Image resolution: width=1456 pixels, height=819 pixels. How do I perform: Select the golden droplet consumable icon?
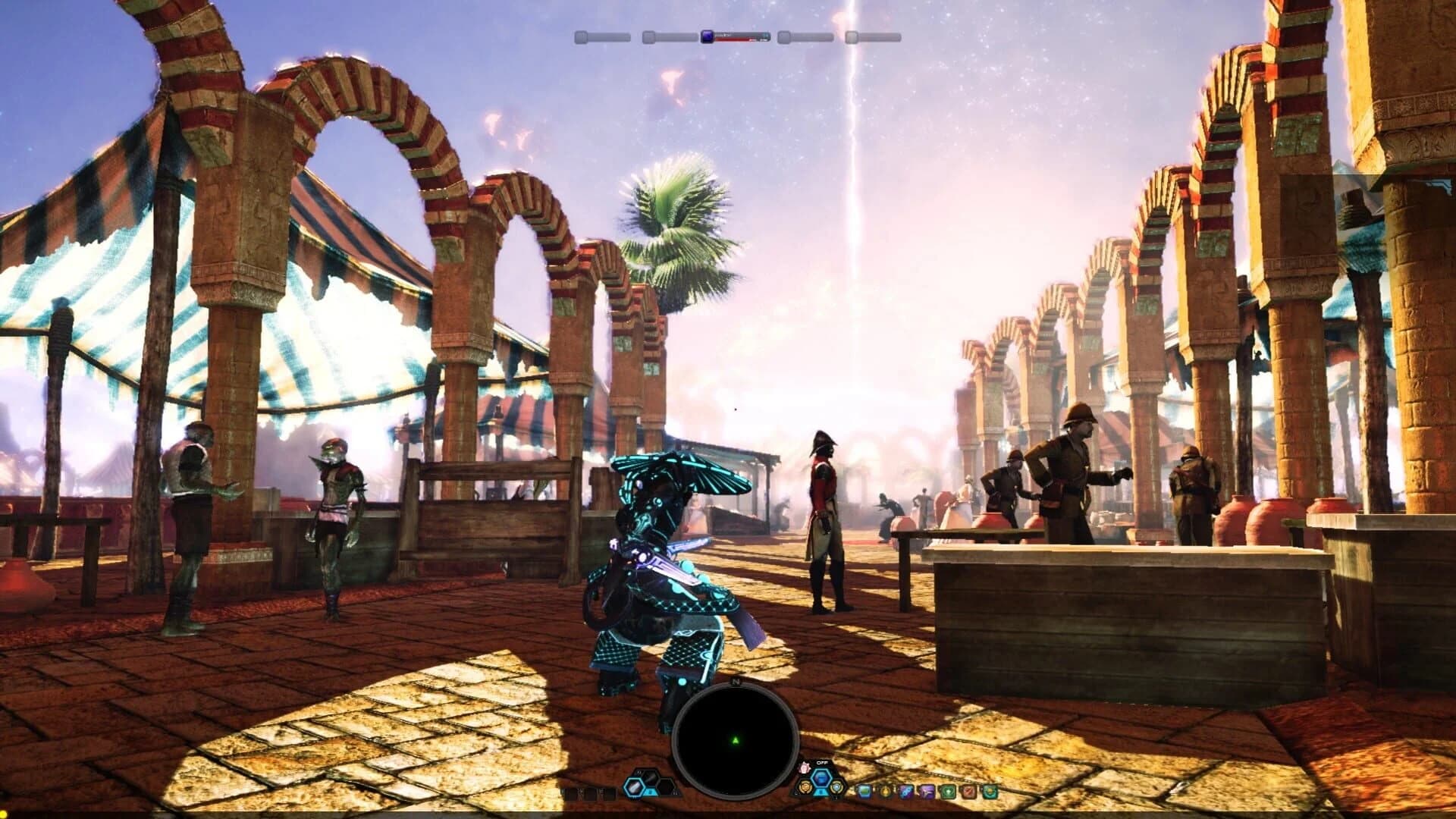(x=886, y=792)
